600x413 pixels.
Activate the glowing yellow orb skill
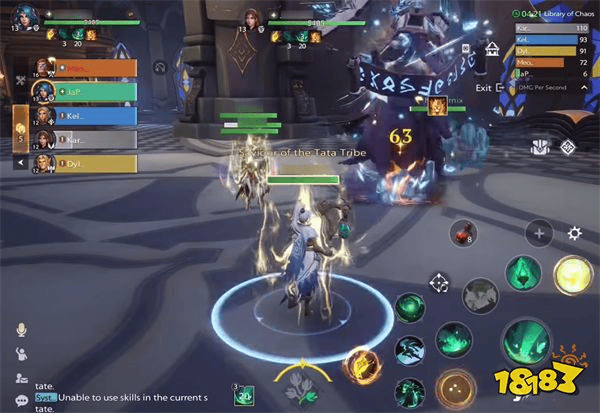[571, 275]
